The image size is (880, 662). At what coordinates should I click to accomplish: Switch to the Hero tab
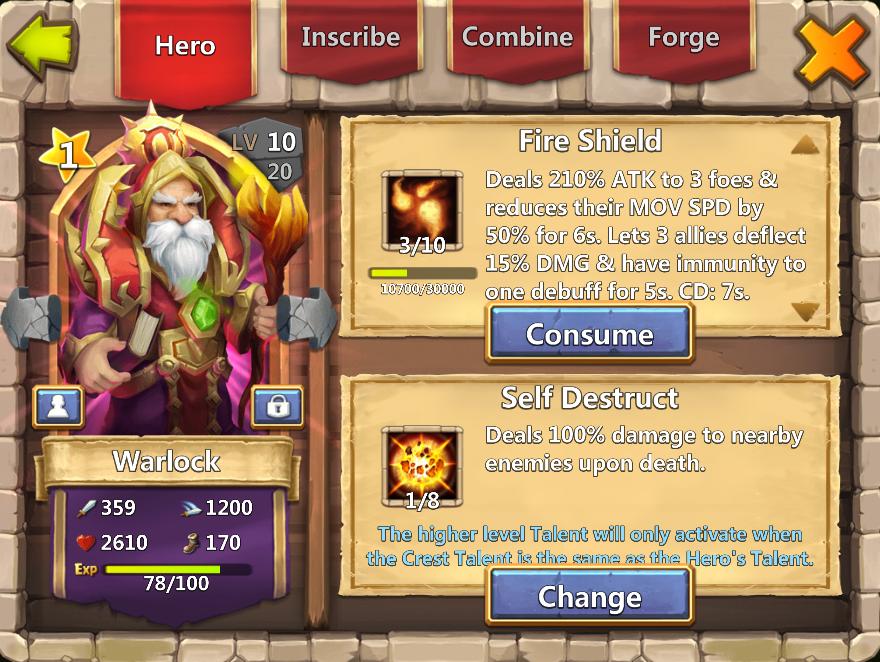click(185, 46)
